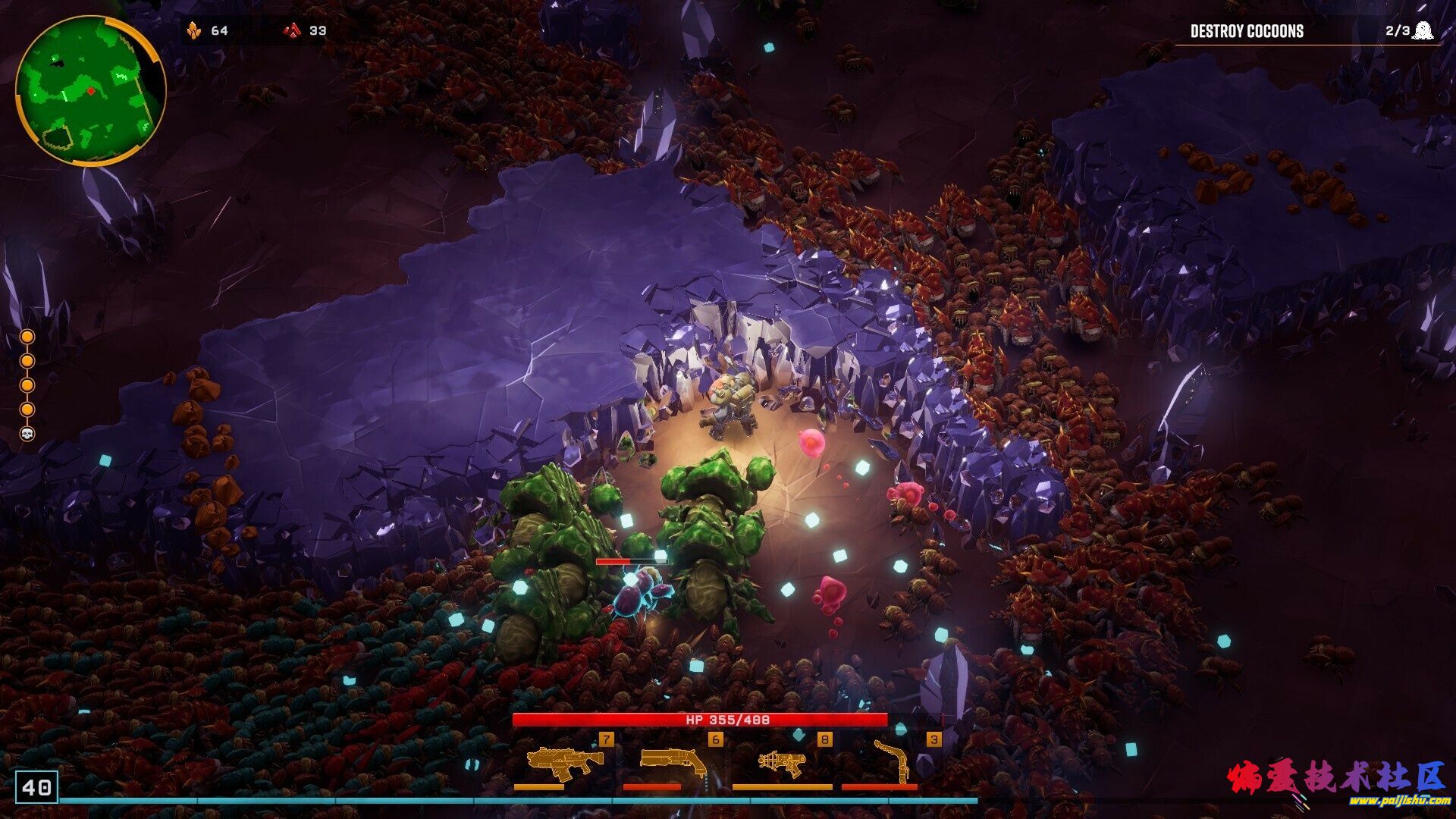
Task: Select the assault rifle weapon slot
Action: point(563,762)
